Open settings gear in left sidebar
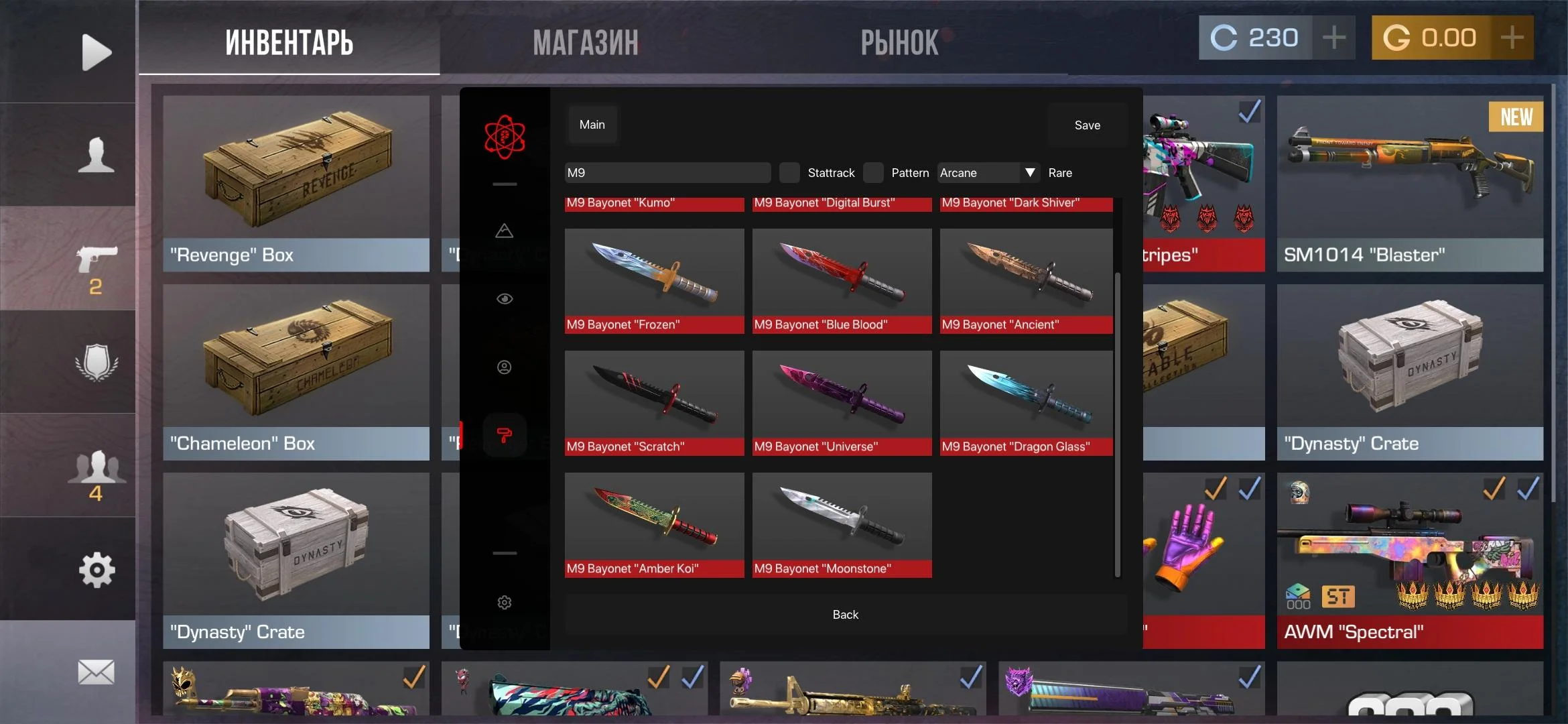Screen dimensions: 1568x724 [96, 570]
